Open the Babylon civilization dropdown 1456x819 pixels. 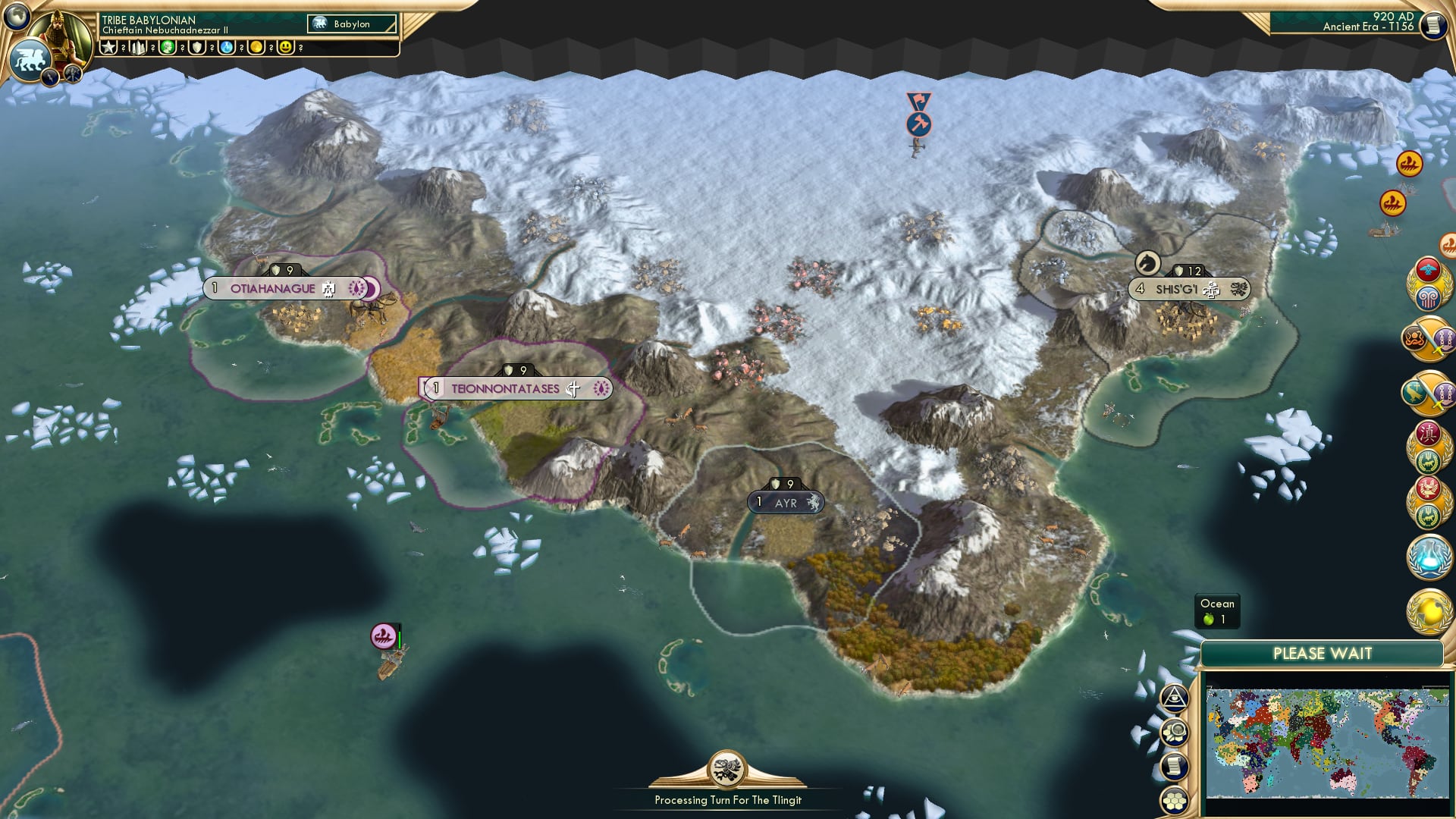[x=351, y=24]
